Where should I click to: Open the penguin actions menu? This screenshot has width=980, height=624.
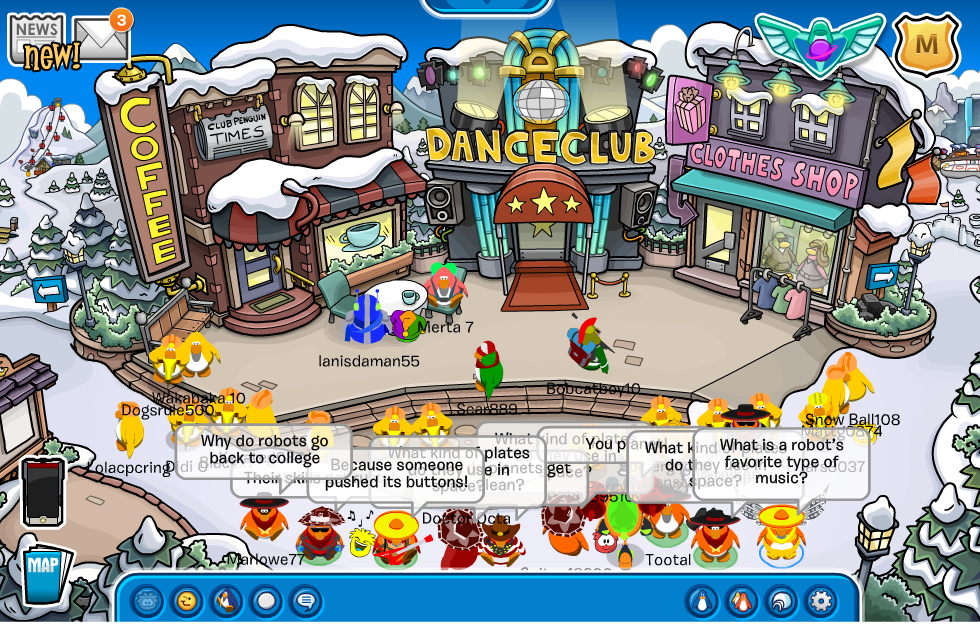tap(227, 601)
